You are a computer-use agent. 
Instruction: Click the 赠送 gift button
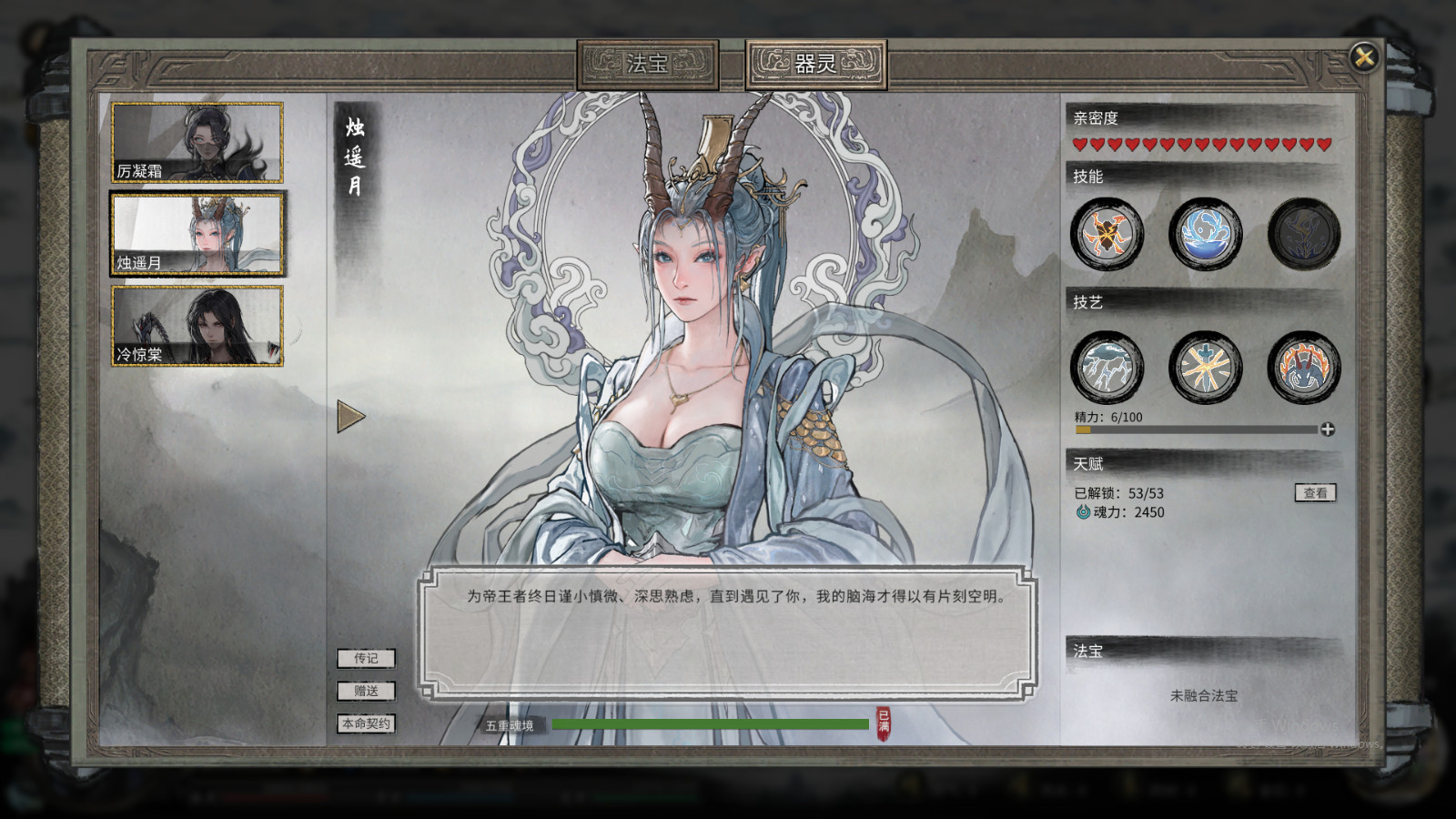click(x=365, y=690)
